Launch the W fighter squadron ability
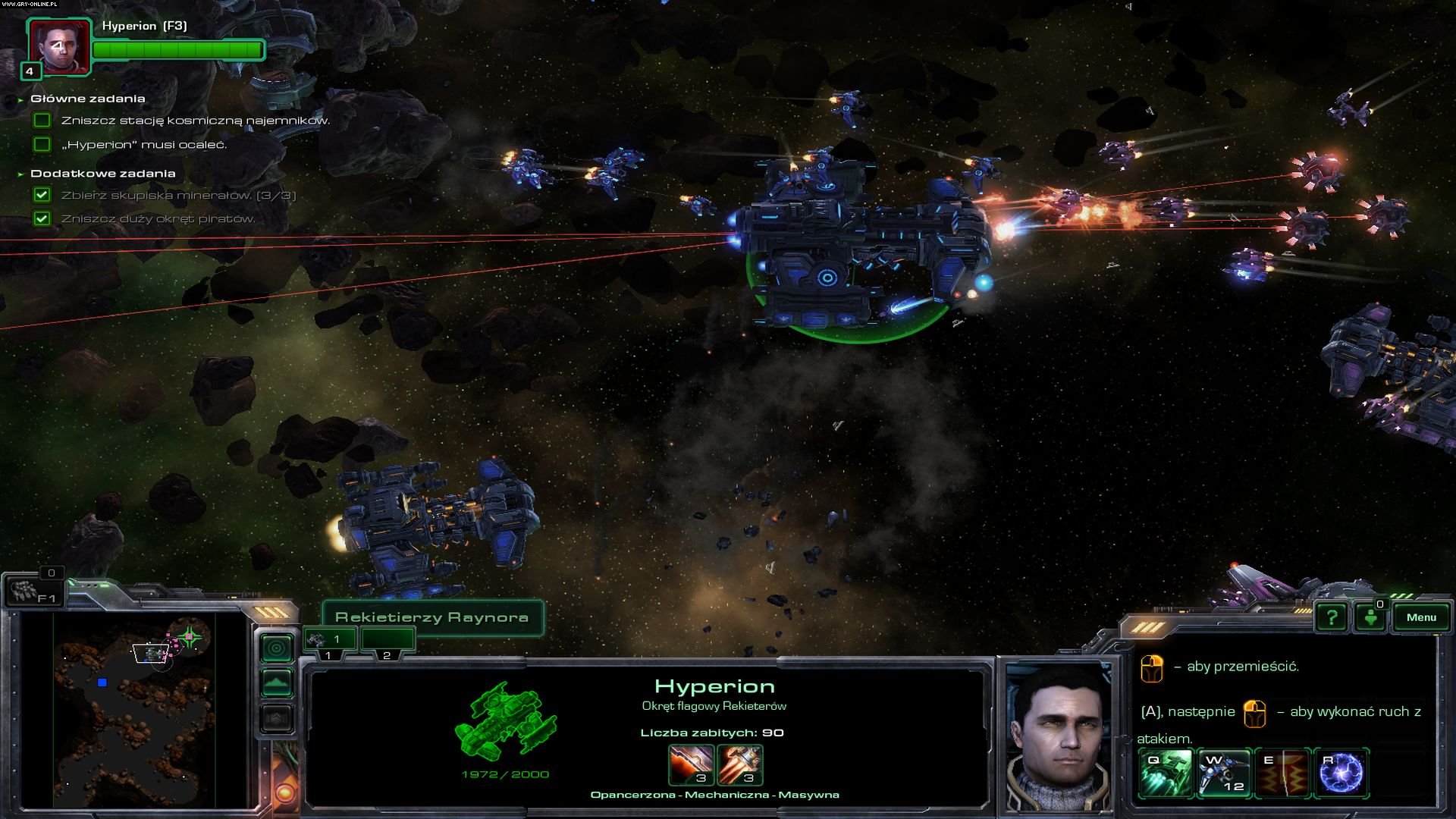The image size is (1456, 819). (x=1224, y=773)
